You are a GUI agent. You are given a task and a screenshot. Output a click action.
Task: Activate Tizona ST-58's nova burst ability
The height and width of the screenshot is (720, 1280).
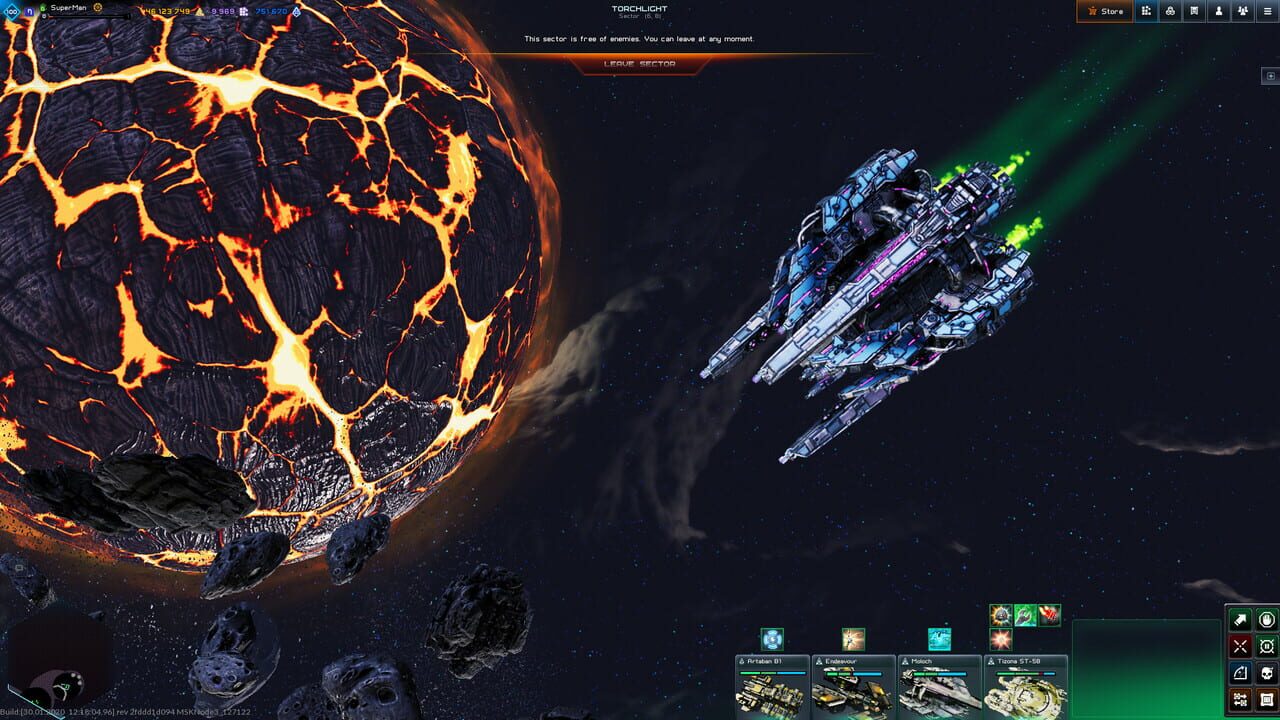(x=999, y=640)
